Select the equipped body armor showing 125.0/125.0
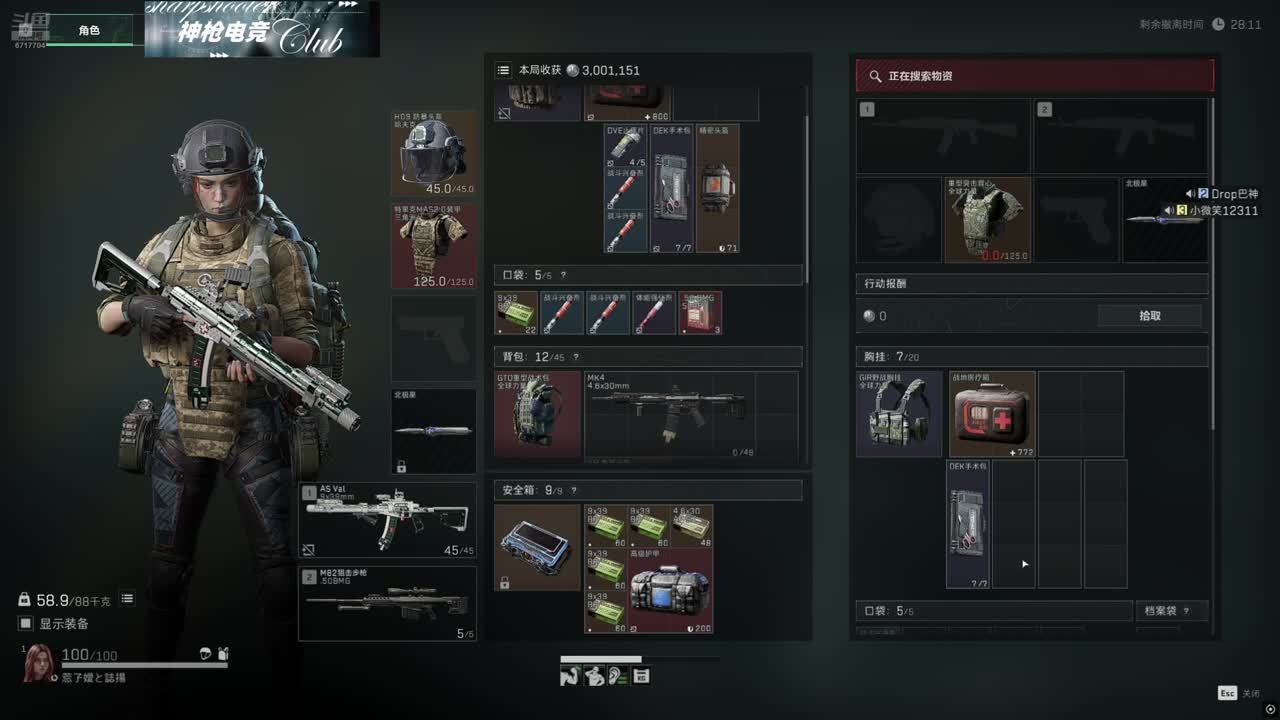The width and height of the screenshot is (1280, 720). (x=433, y=246)
